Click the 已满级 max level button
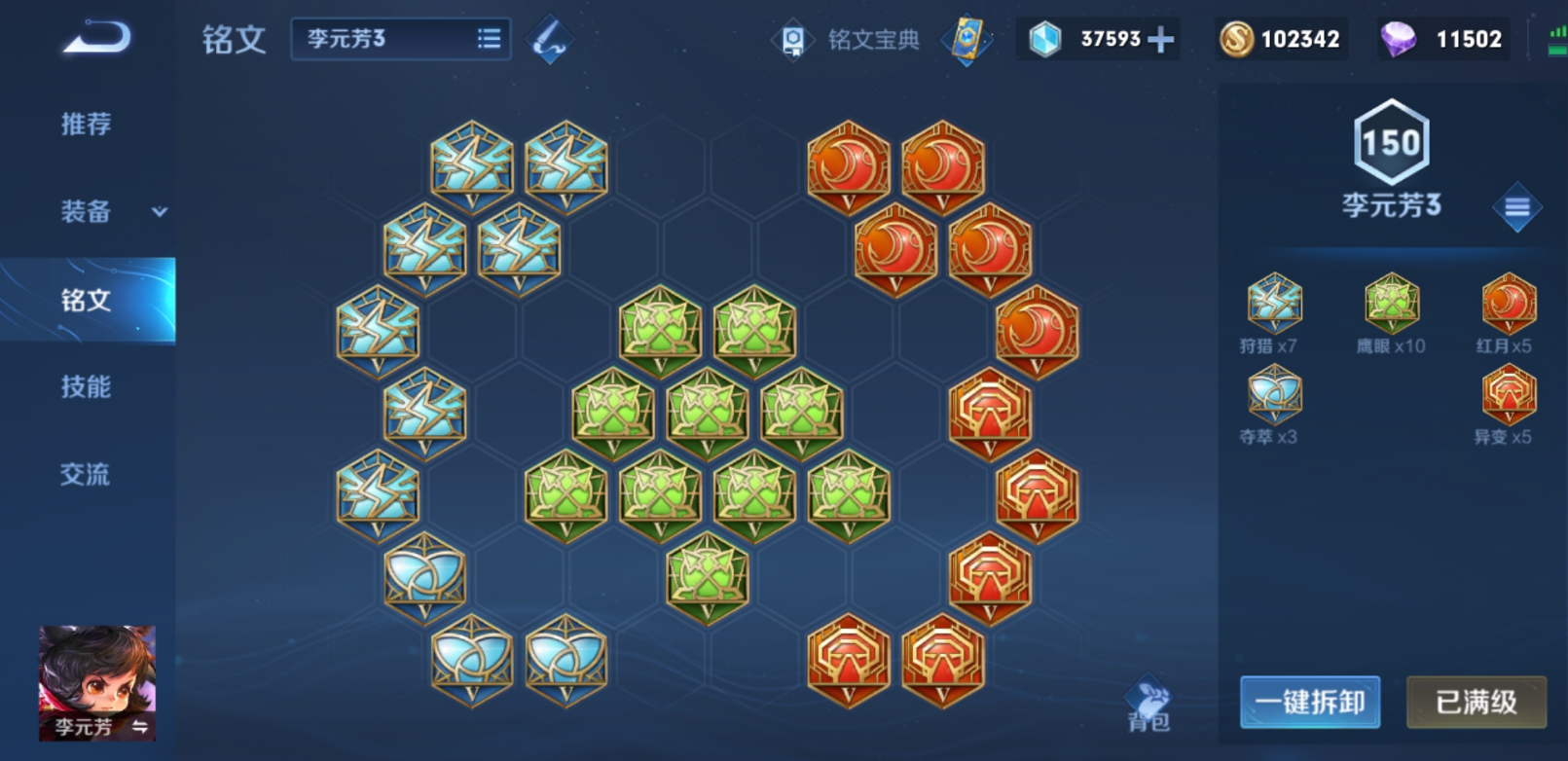This screenshot has height=761, width=1568. click(1476, 702)
